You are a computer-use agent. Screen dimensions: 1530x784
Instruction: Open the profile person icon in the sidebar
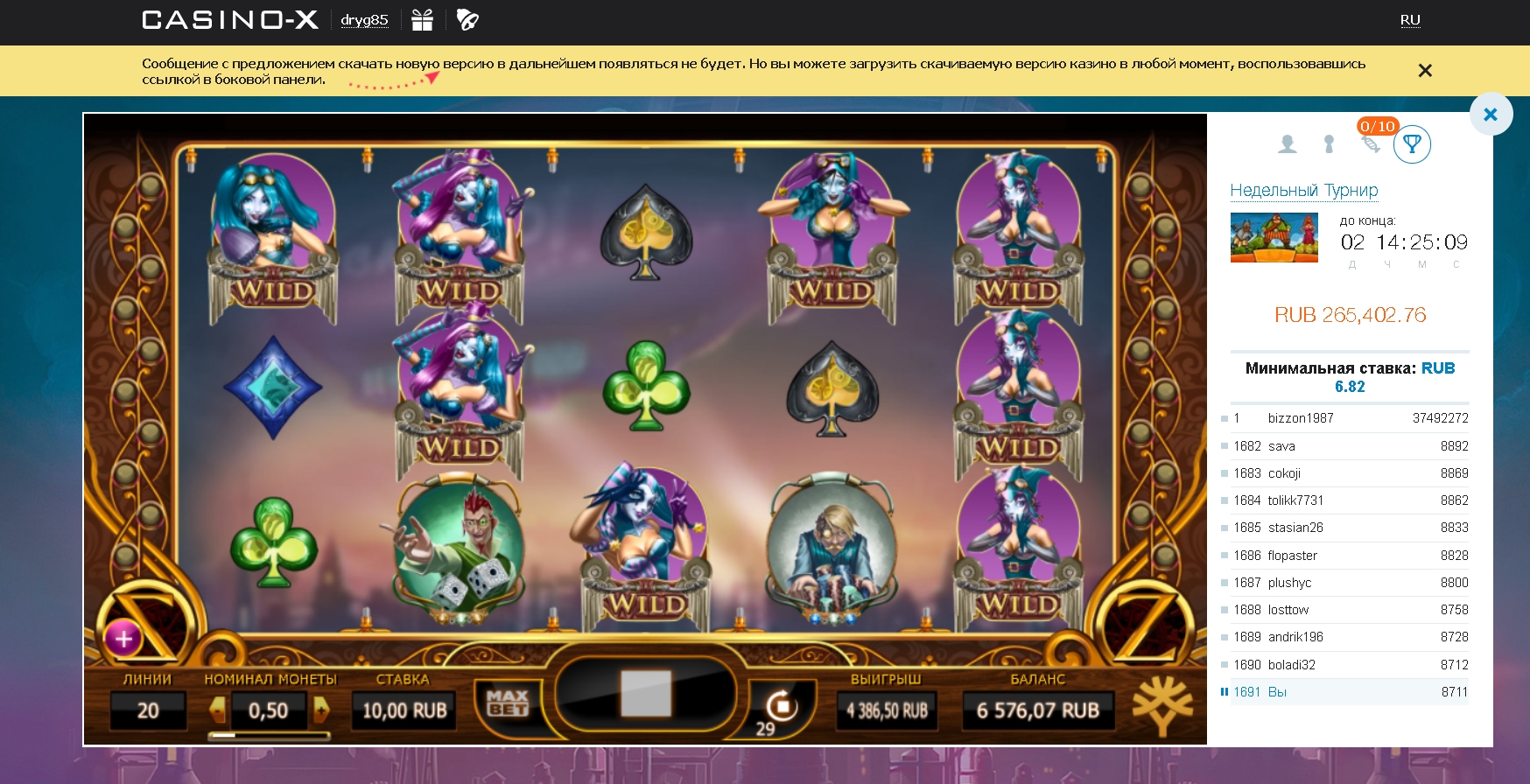pyautogui.click(x=1288, y=143)
